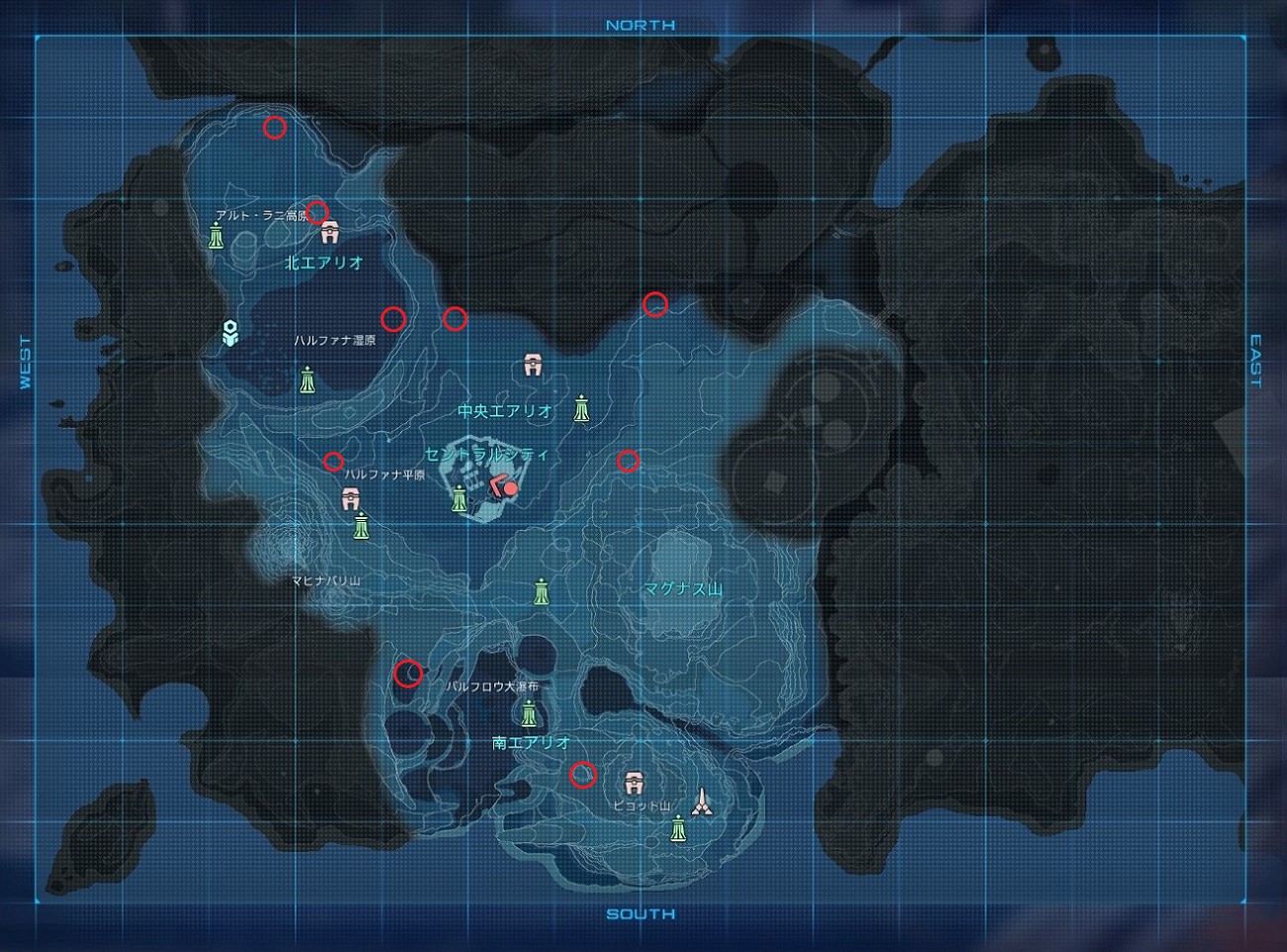Click the 北エアリオ region label

[324, 263]
